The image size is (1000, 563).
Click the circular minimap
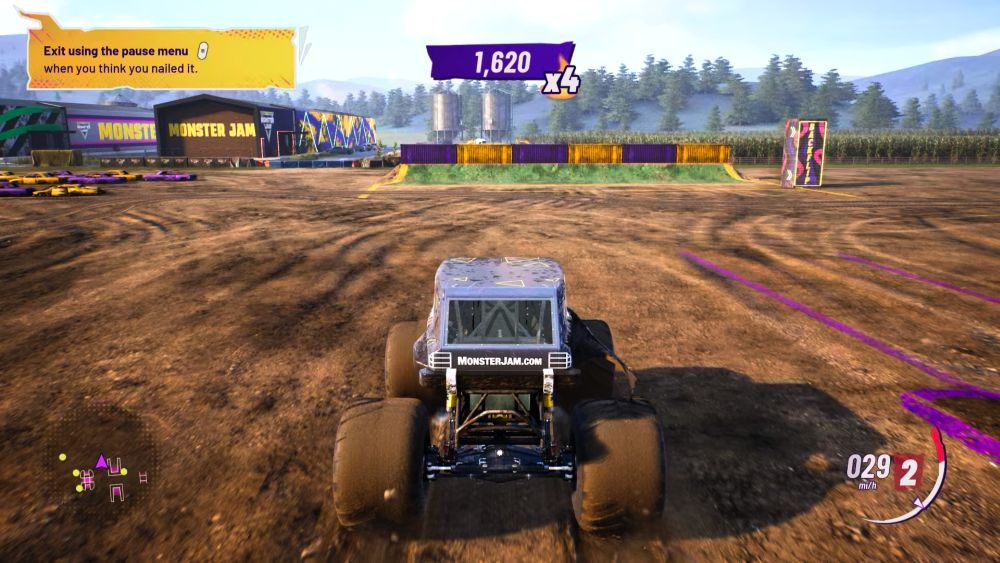102,468
